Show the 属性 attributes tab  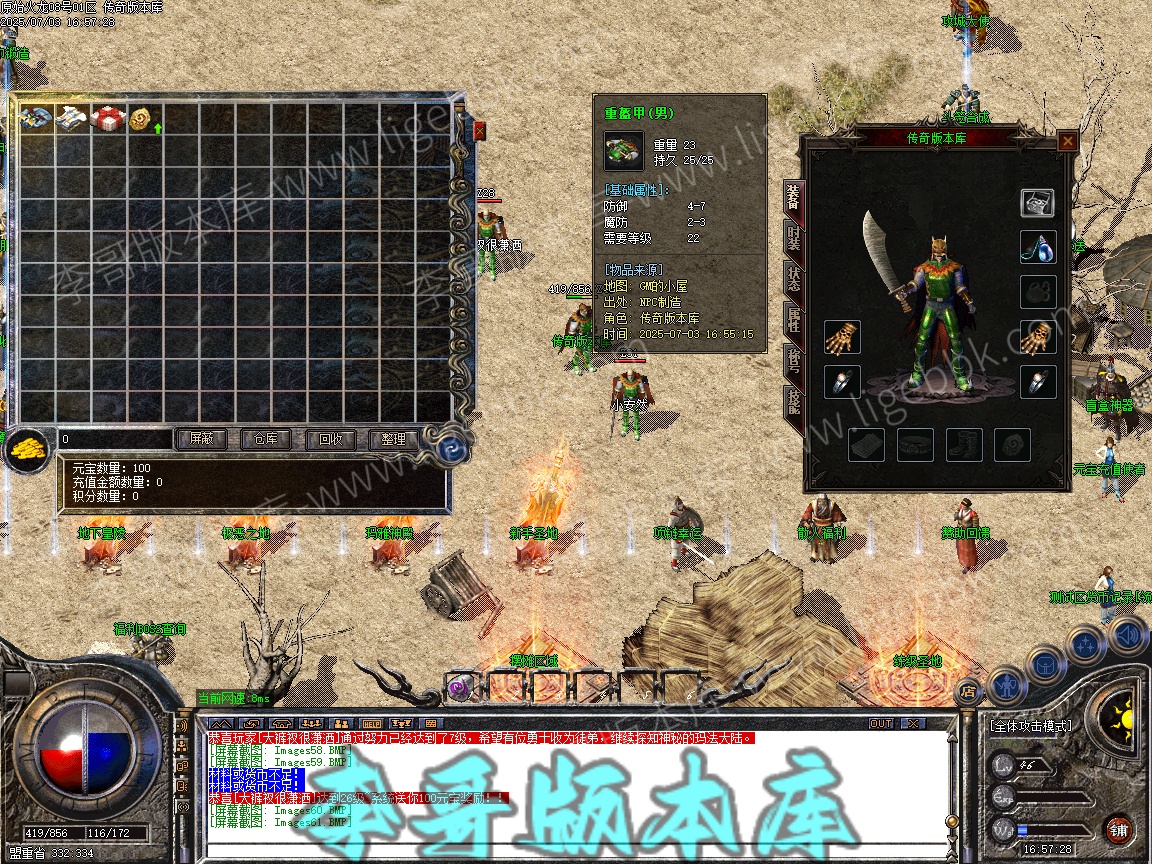click(x=793, y=319)
